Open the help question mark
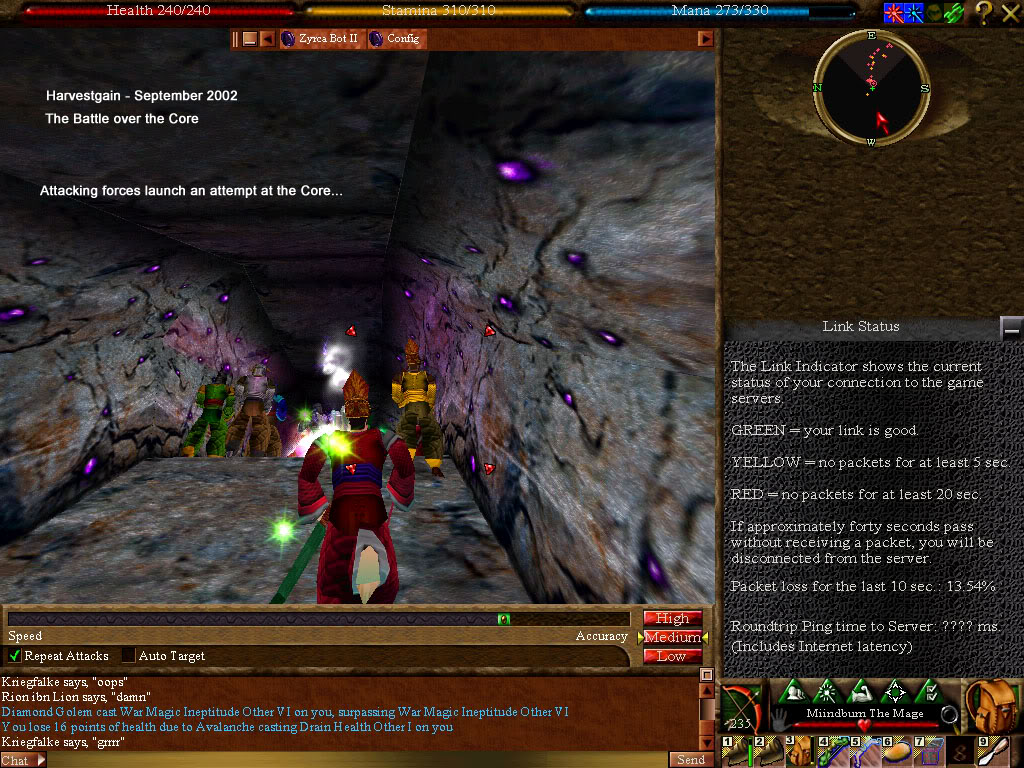Viewport: 1024px width, 768px height. (984, 13)
